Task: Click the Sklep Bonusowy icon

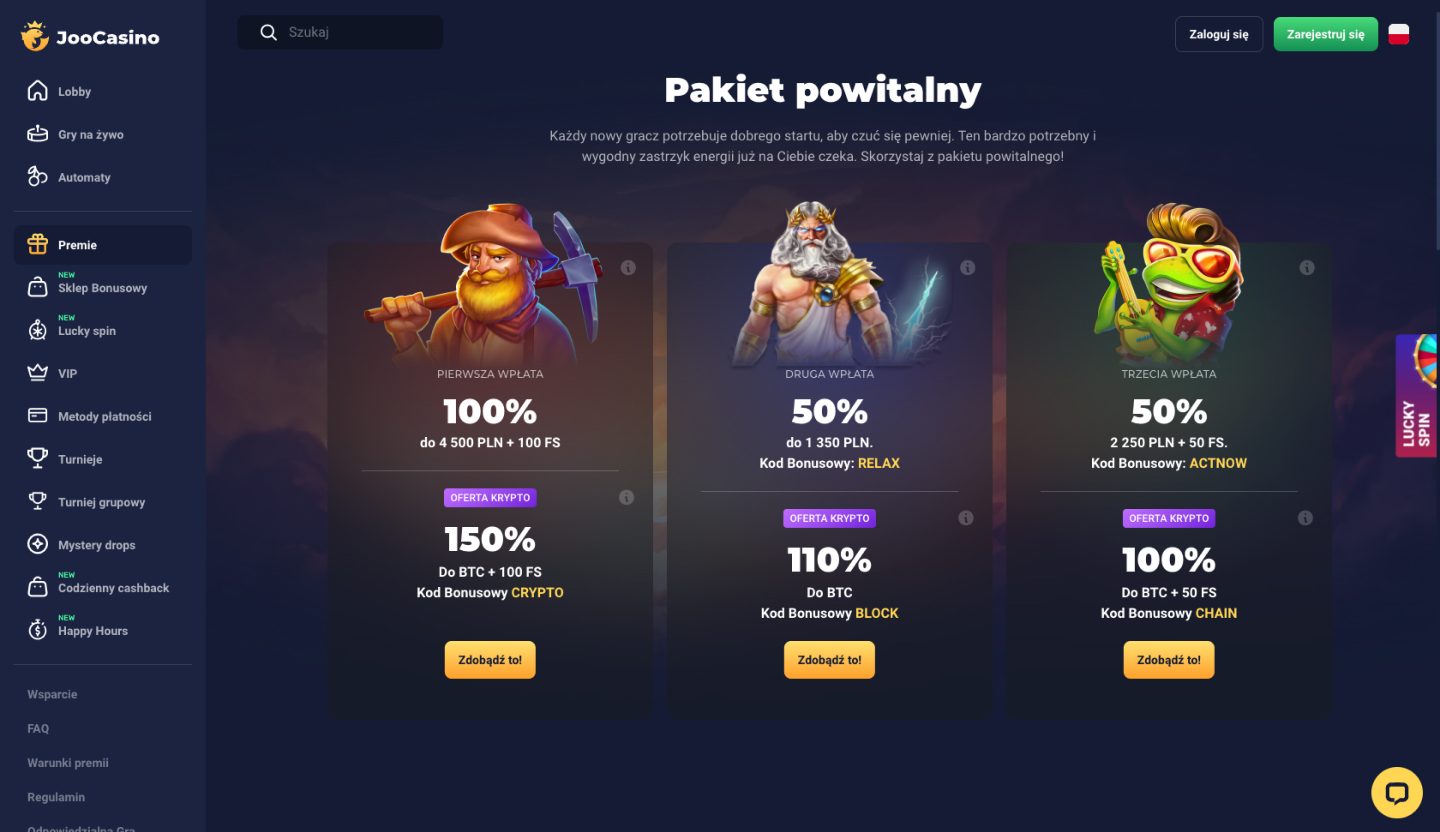Action: [40, 288]
